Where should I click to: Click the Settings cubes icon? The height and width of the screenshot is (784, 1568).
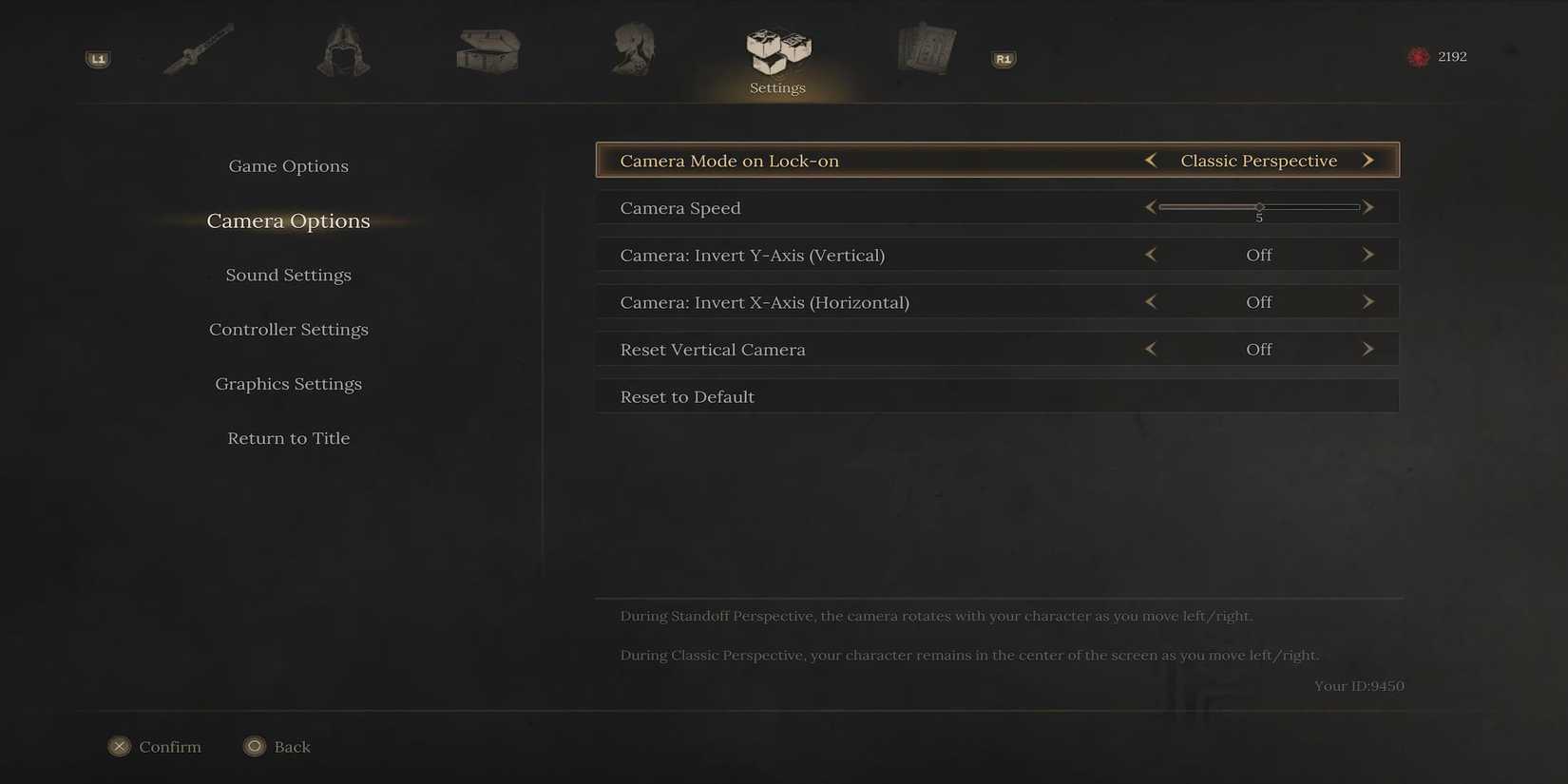(x=777, y=49)
